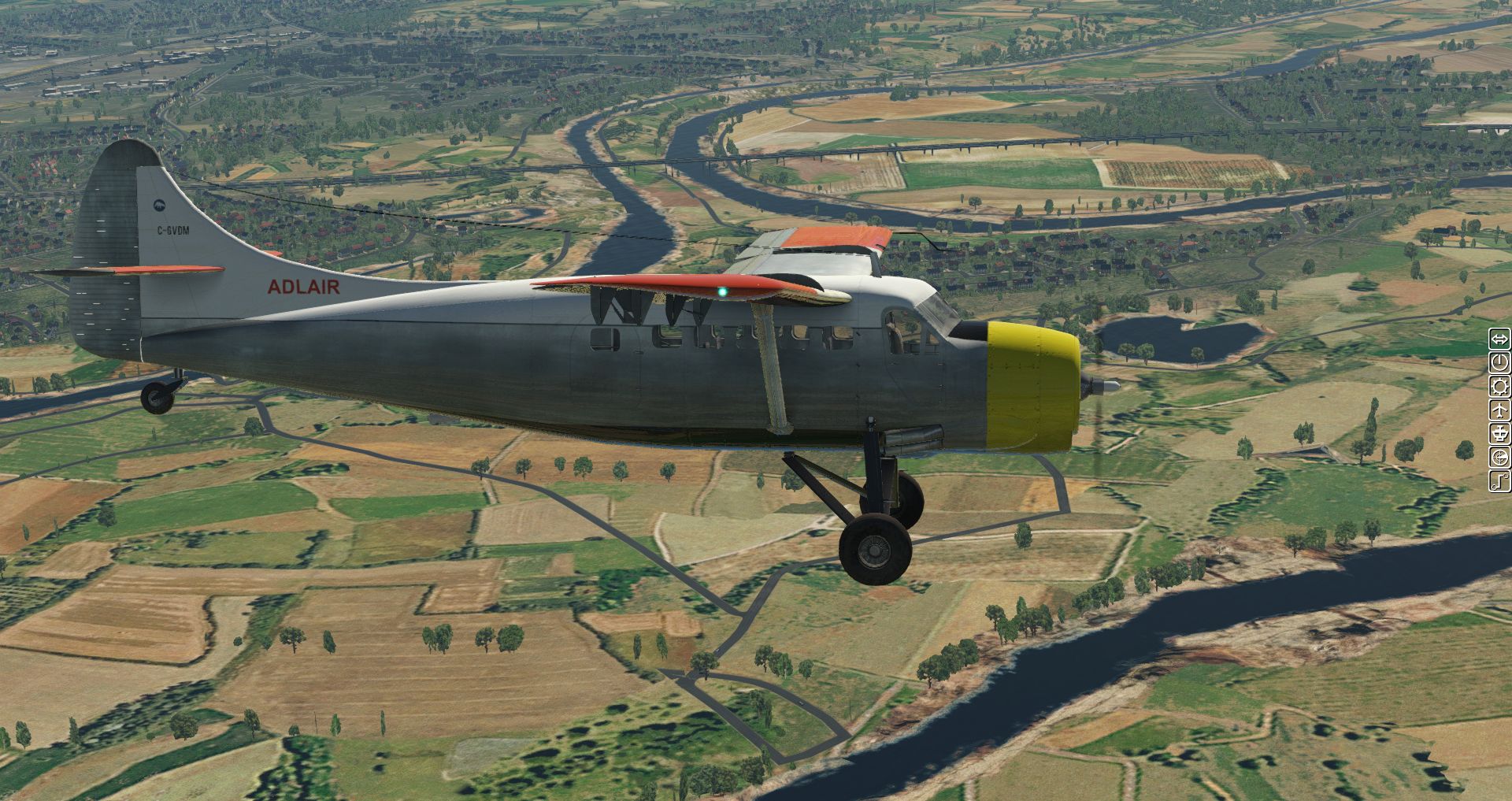Click the front-view aircraft icon
Image resolution: width=1512 pixels, height=801 pixels.
pos(1499,433)
